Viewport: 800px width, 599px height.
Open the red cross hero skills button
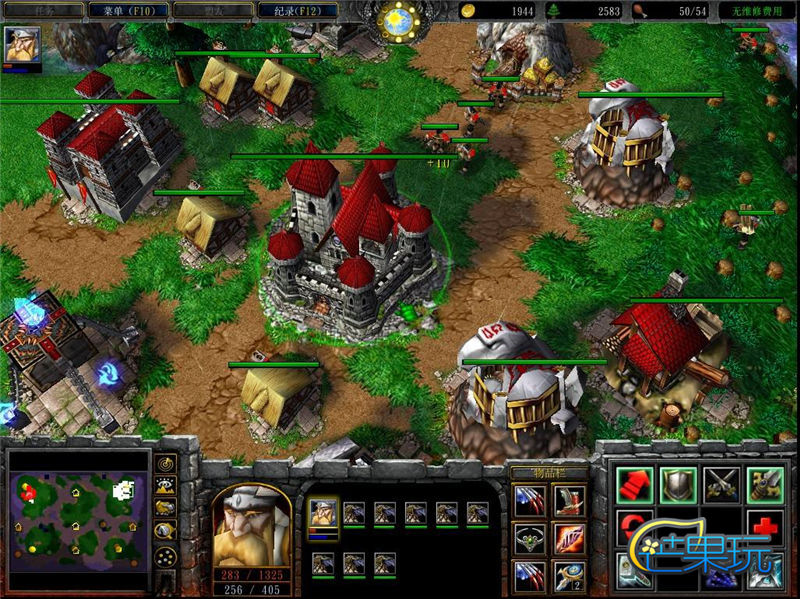(765, 529)
